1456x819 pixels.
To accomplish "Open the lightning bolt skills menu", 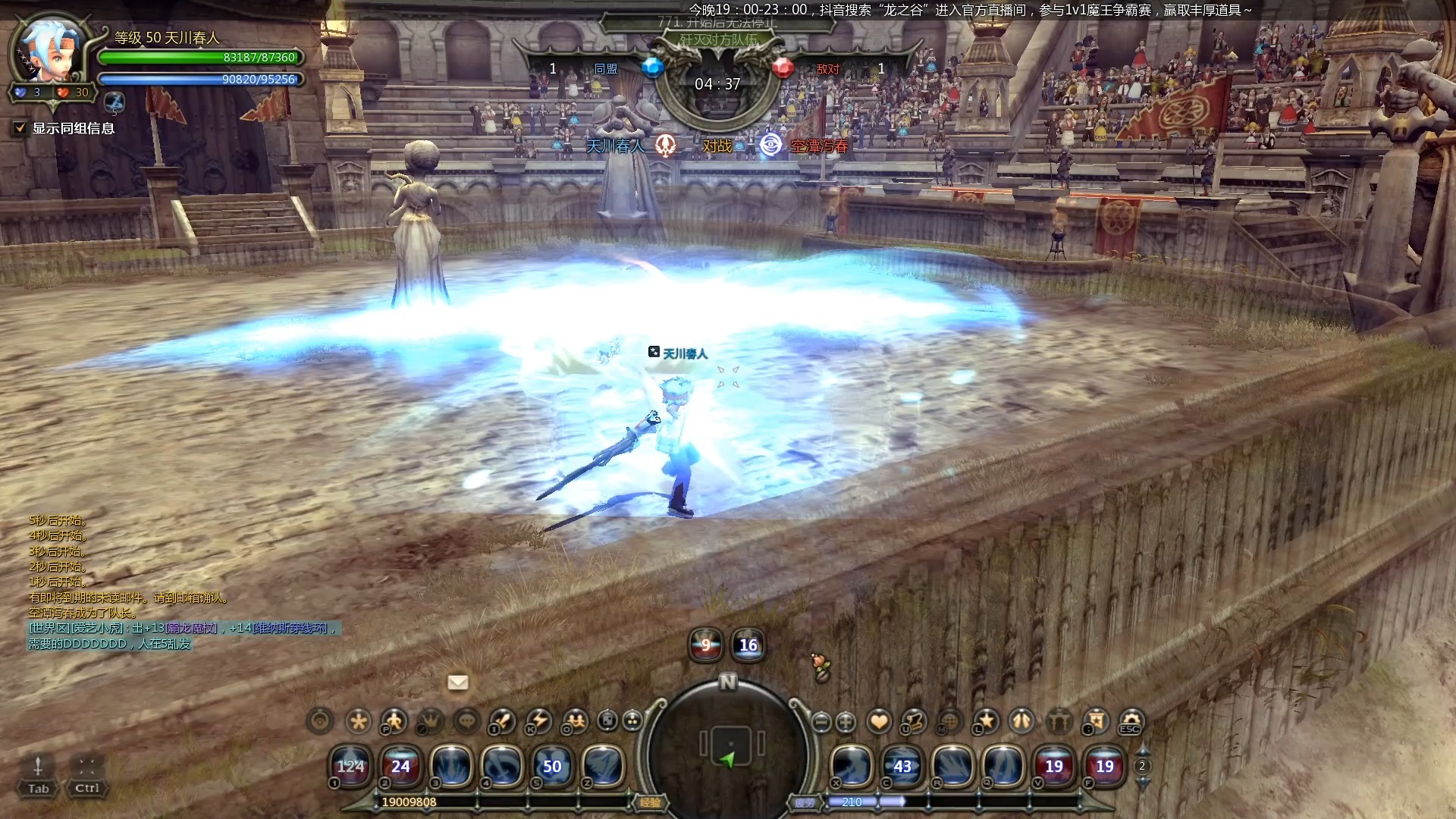I will point(539,720).
